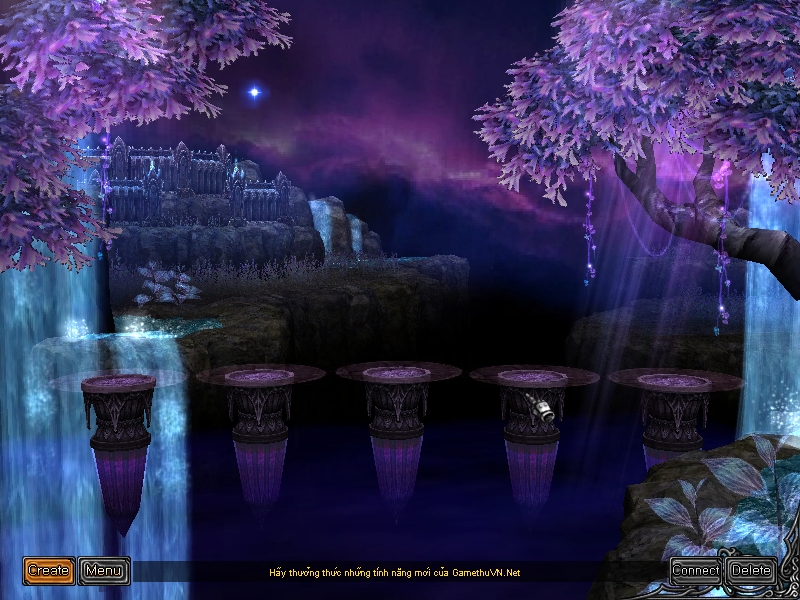The width and height of the screenshot is (800, 600).
Task: Click the Create character button
Action: tap(49, 571)
